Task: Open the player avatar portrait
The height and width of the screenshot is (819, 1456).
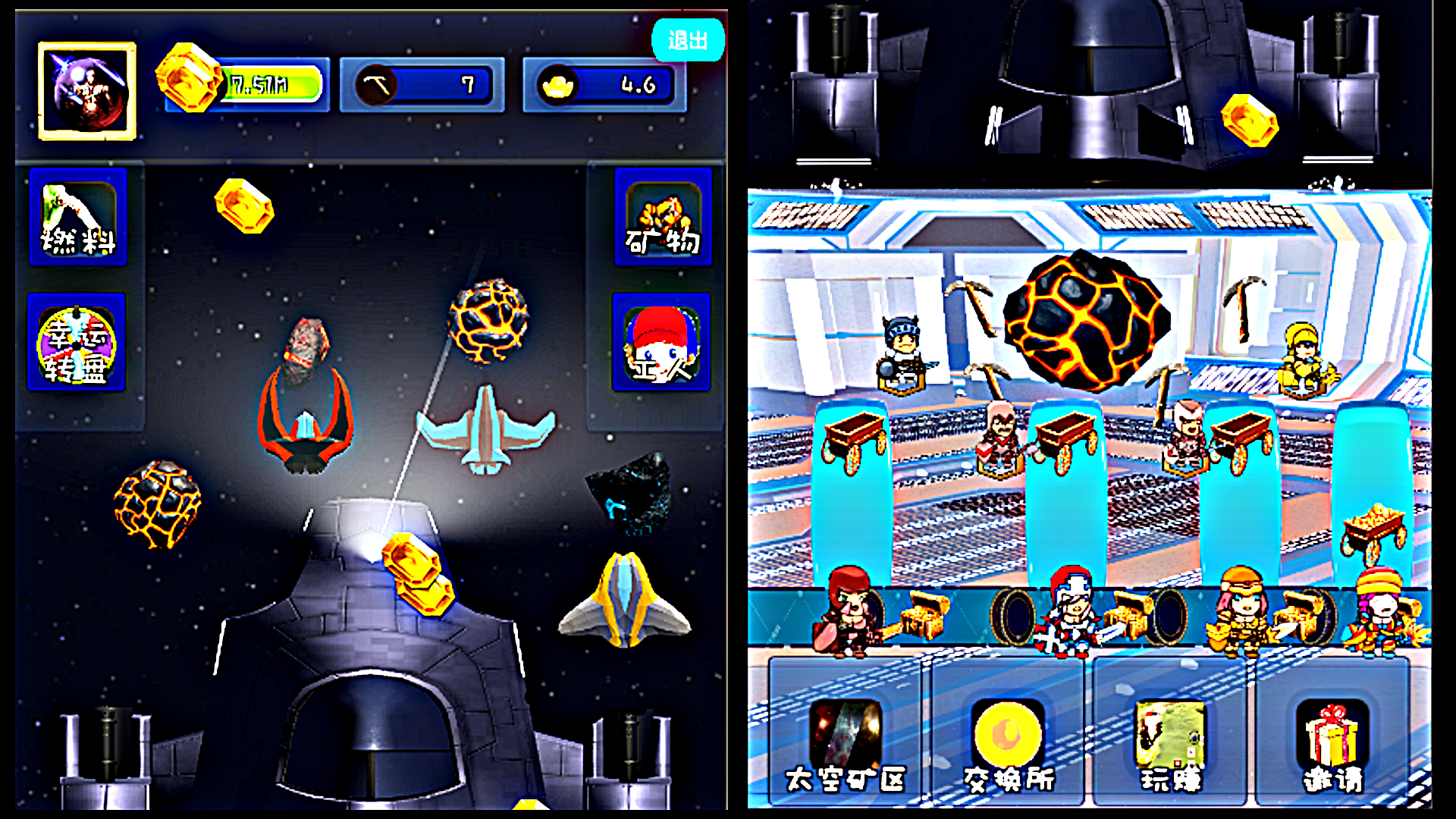Action: (x=87, y=91)
